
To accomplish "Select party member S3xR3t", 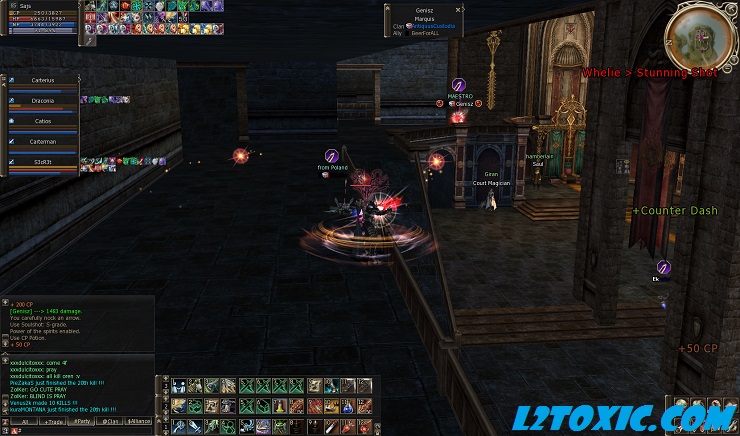I will pyautogui.click(x=44, y=162).
